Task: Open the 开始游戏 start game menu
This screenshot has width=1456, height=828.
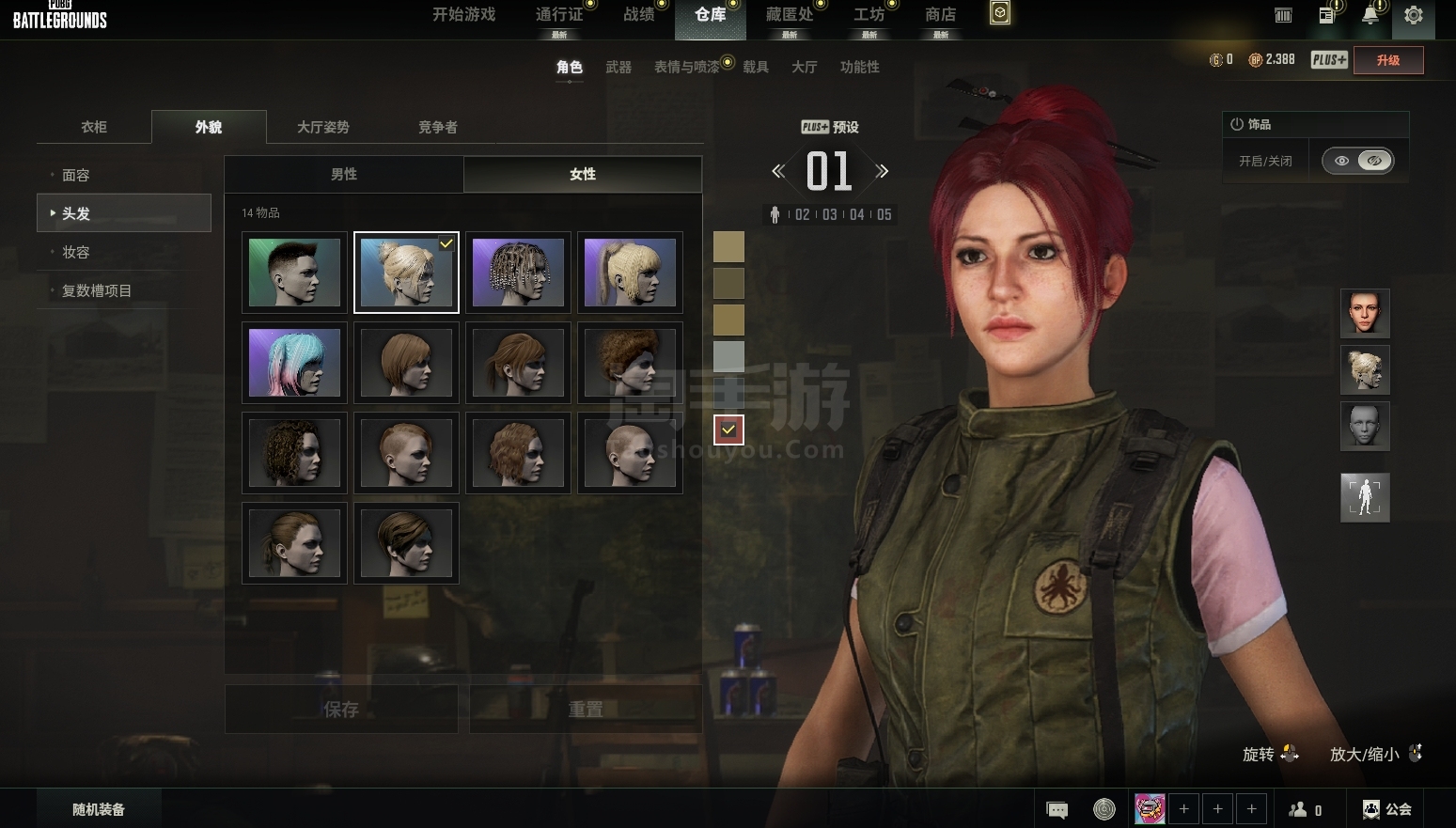Action: coord(463,15)
